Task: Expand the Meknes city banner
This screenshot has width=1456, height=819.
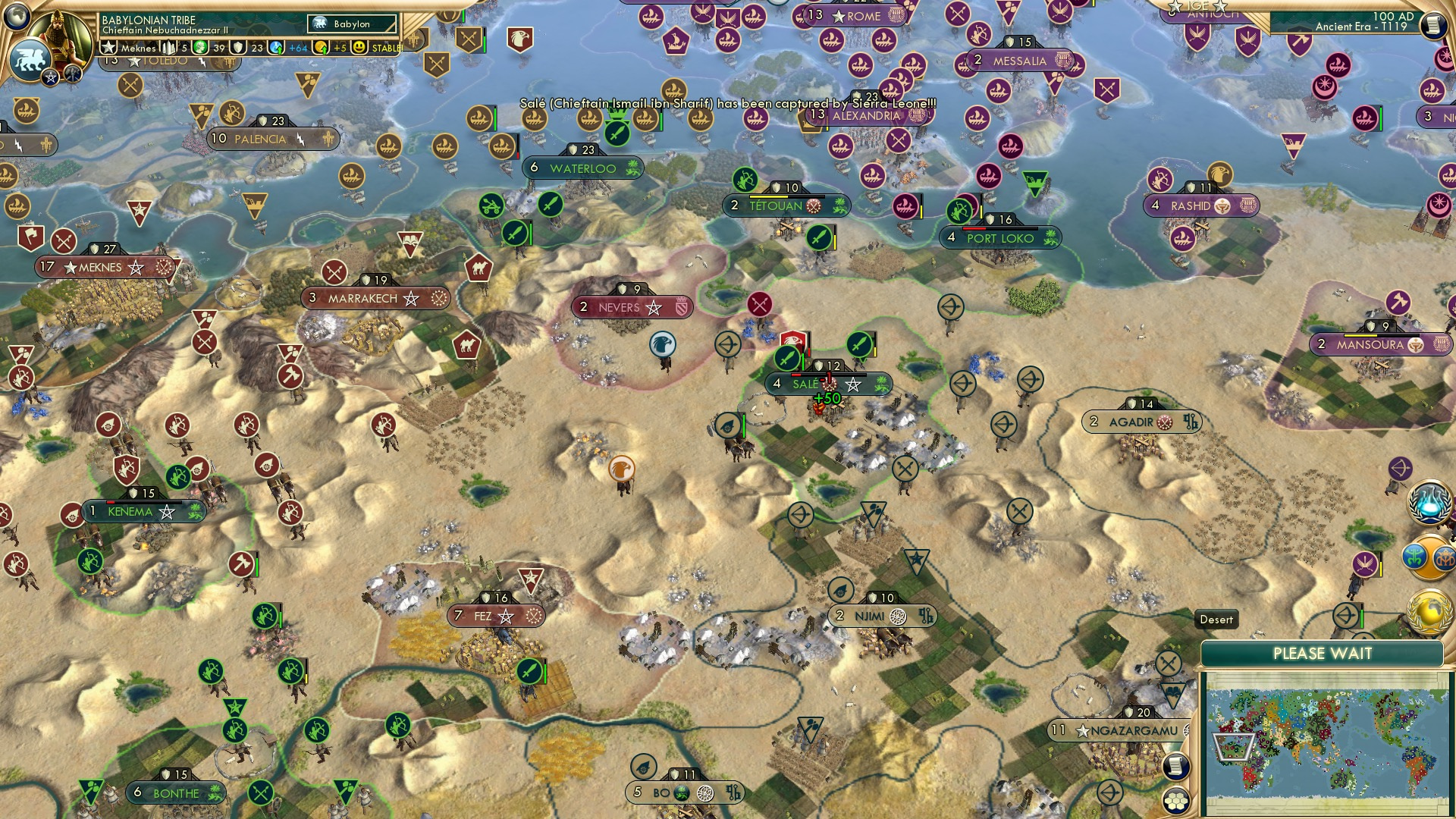Action: [106, 267]
